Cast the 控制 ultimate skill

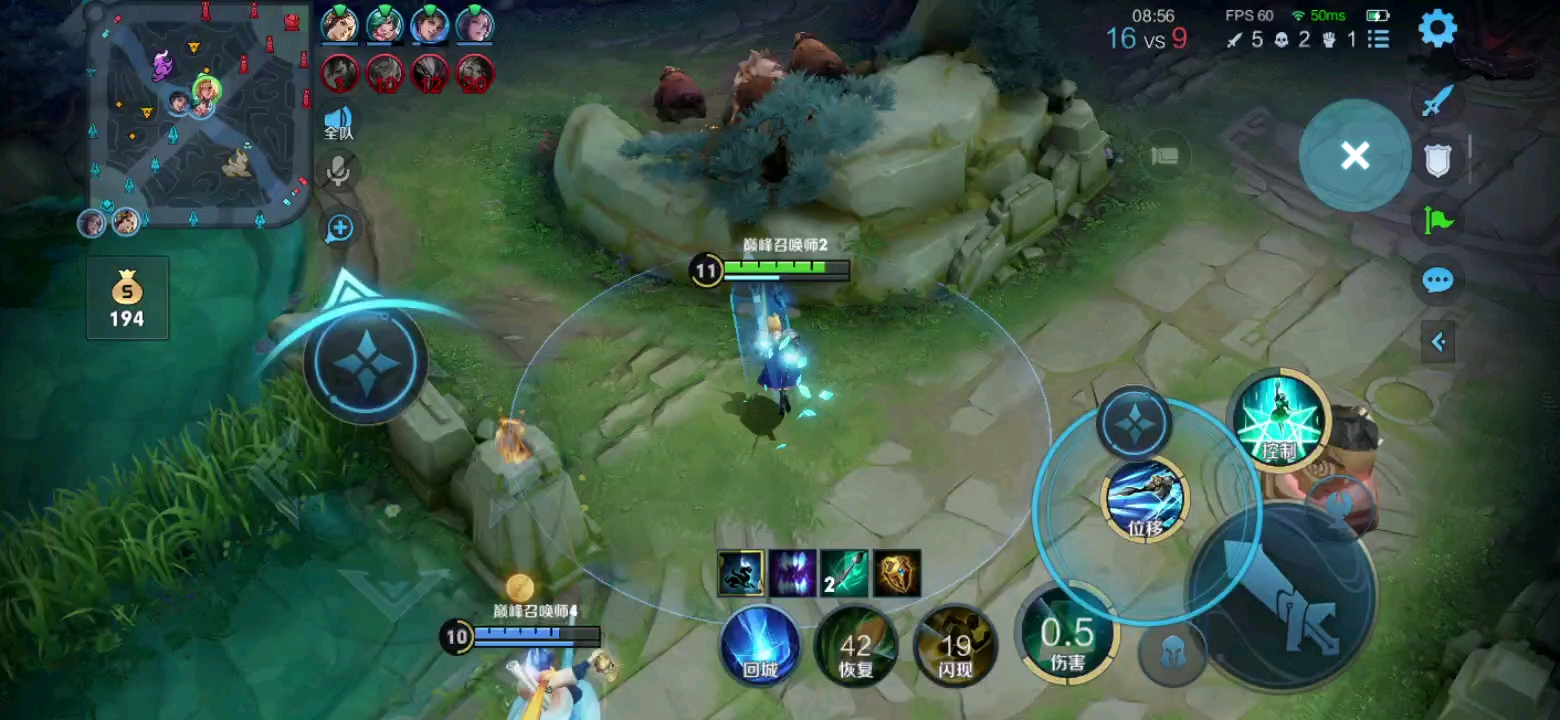(x=1280, y=420)
